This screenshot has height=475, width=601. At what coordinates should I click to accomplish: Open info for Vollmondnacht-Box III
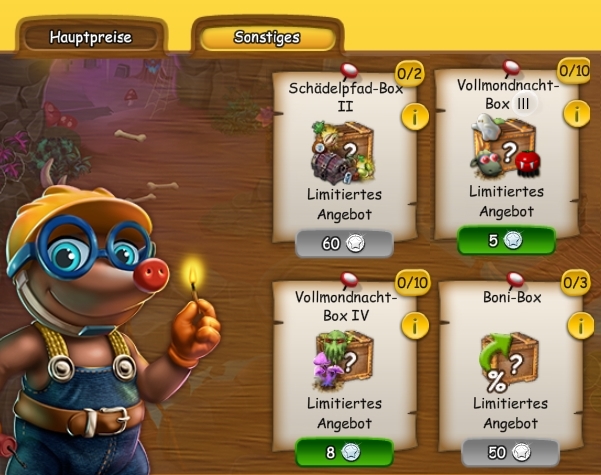click(575, 113)
